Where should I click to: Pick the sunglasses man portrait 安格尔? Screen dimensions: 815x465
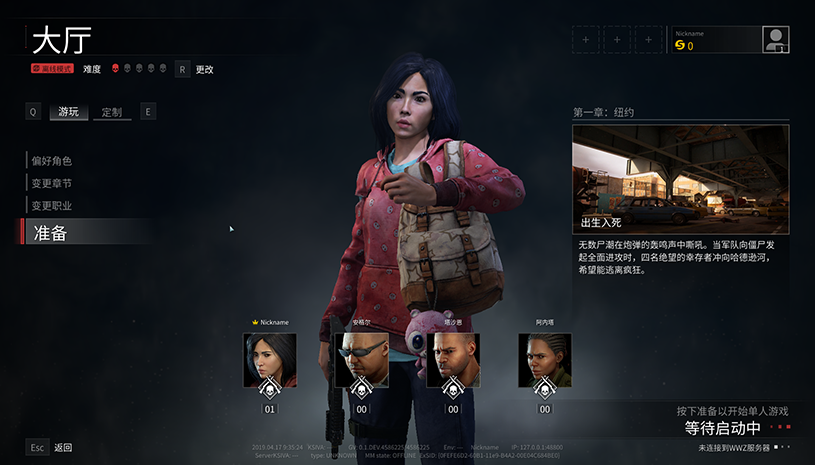click(x=361, y=360)
